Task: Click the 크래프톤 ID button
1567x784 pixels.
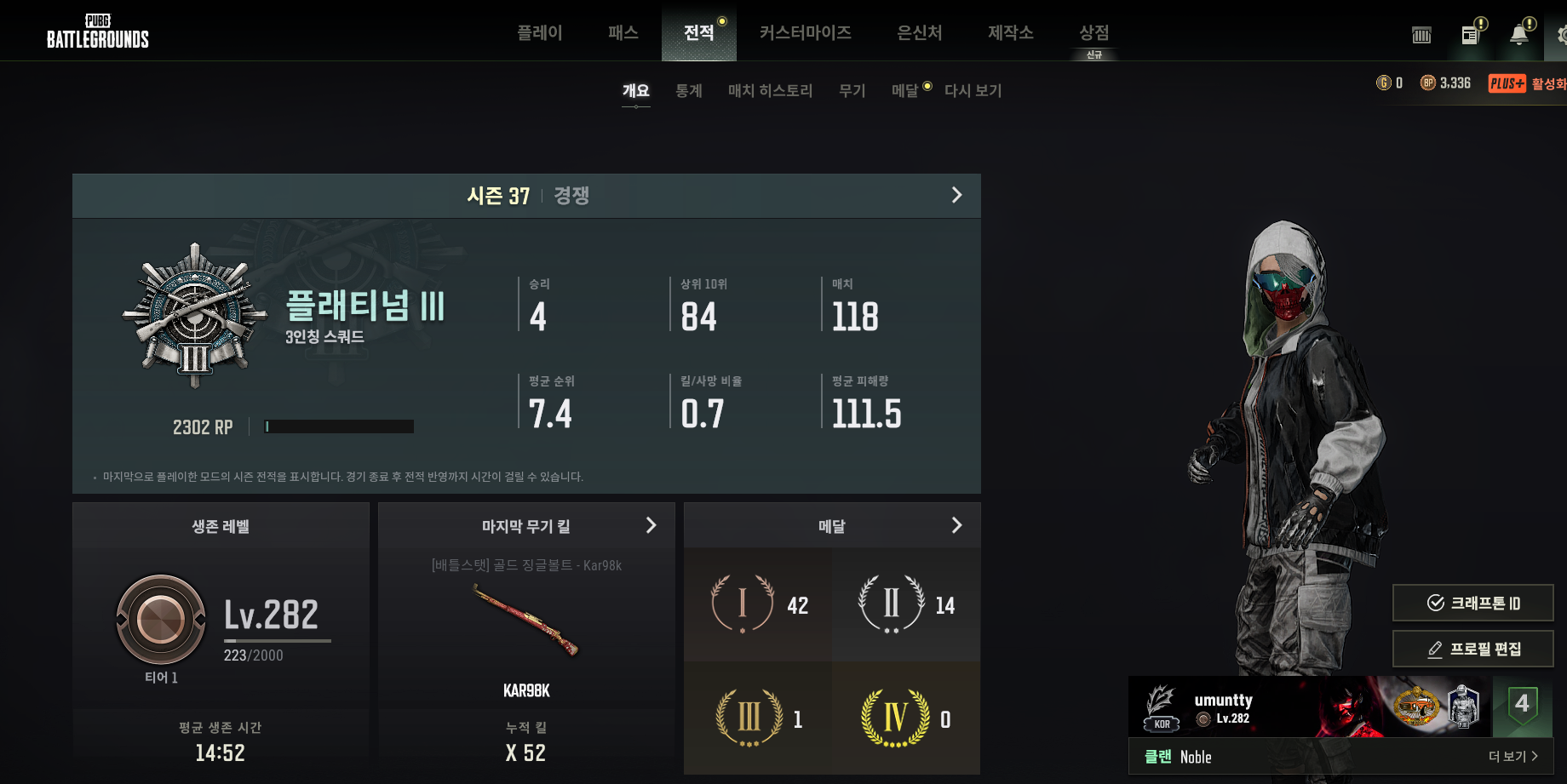Action: click(x=1472, y=603)
